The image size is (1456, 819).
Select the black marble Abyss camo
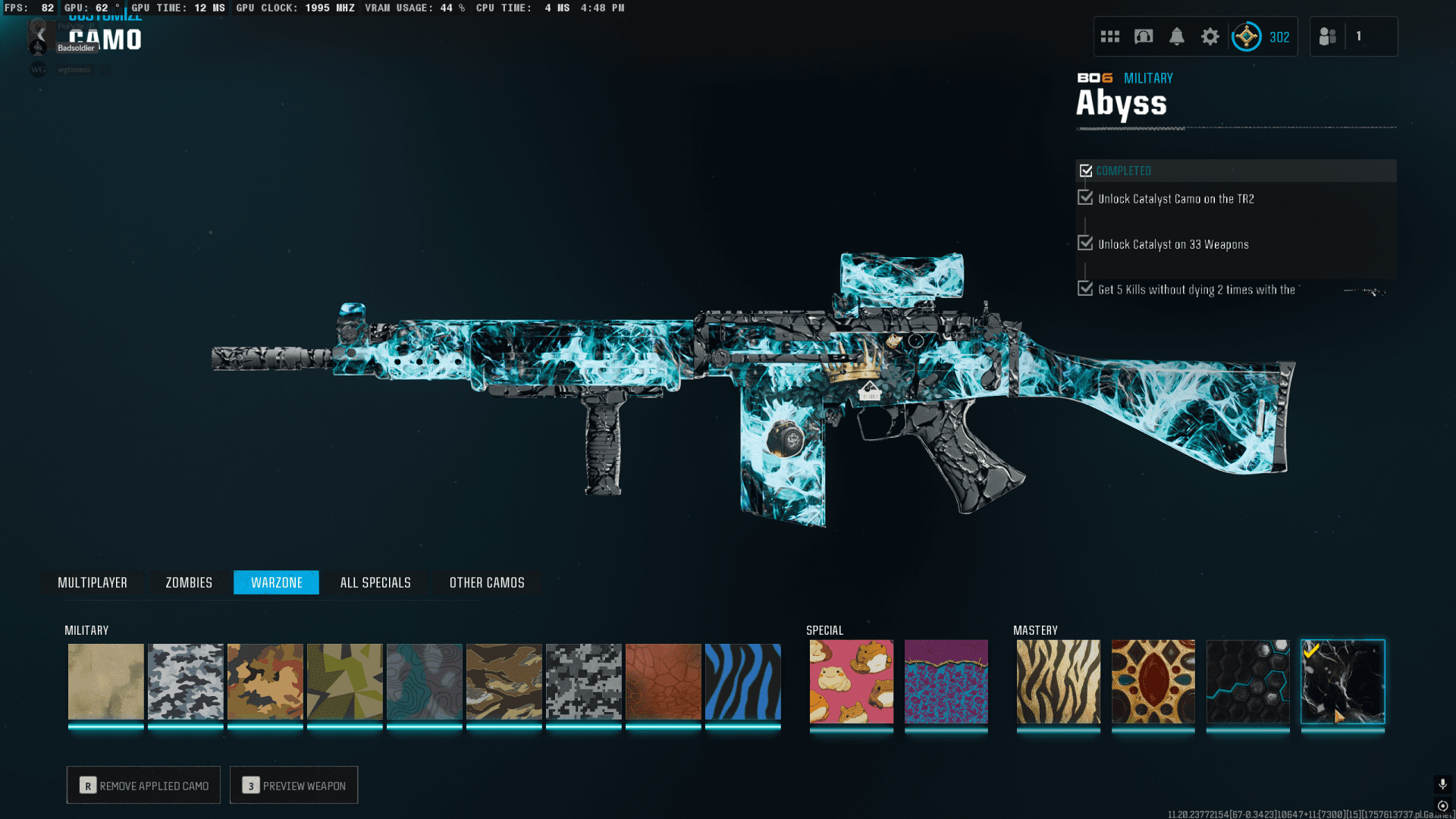1342,682
